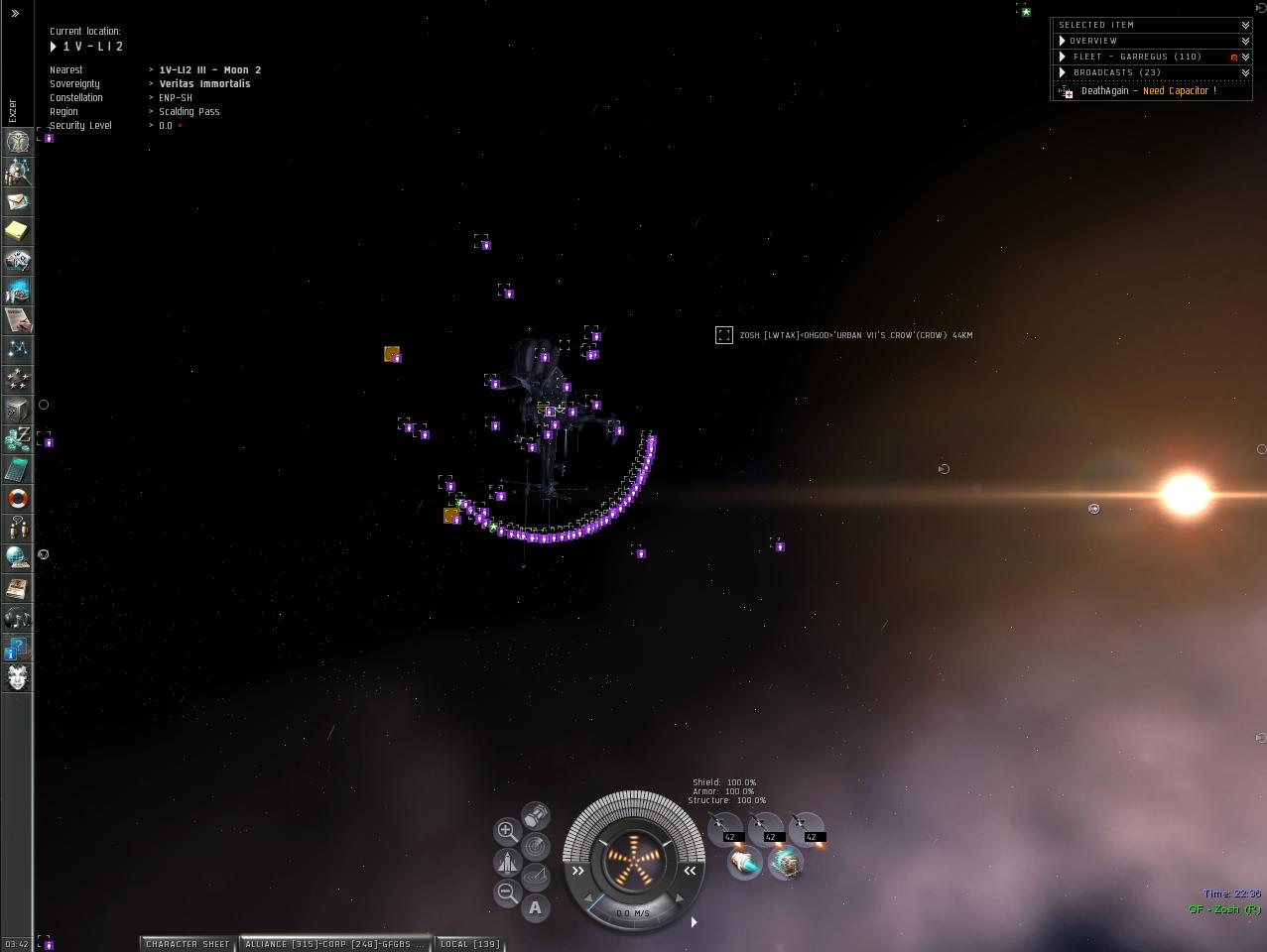
Task: Open the Character Sheet chat tab
Action: [187, 944]
